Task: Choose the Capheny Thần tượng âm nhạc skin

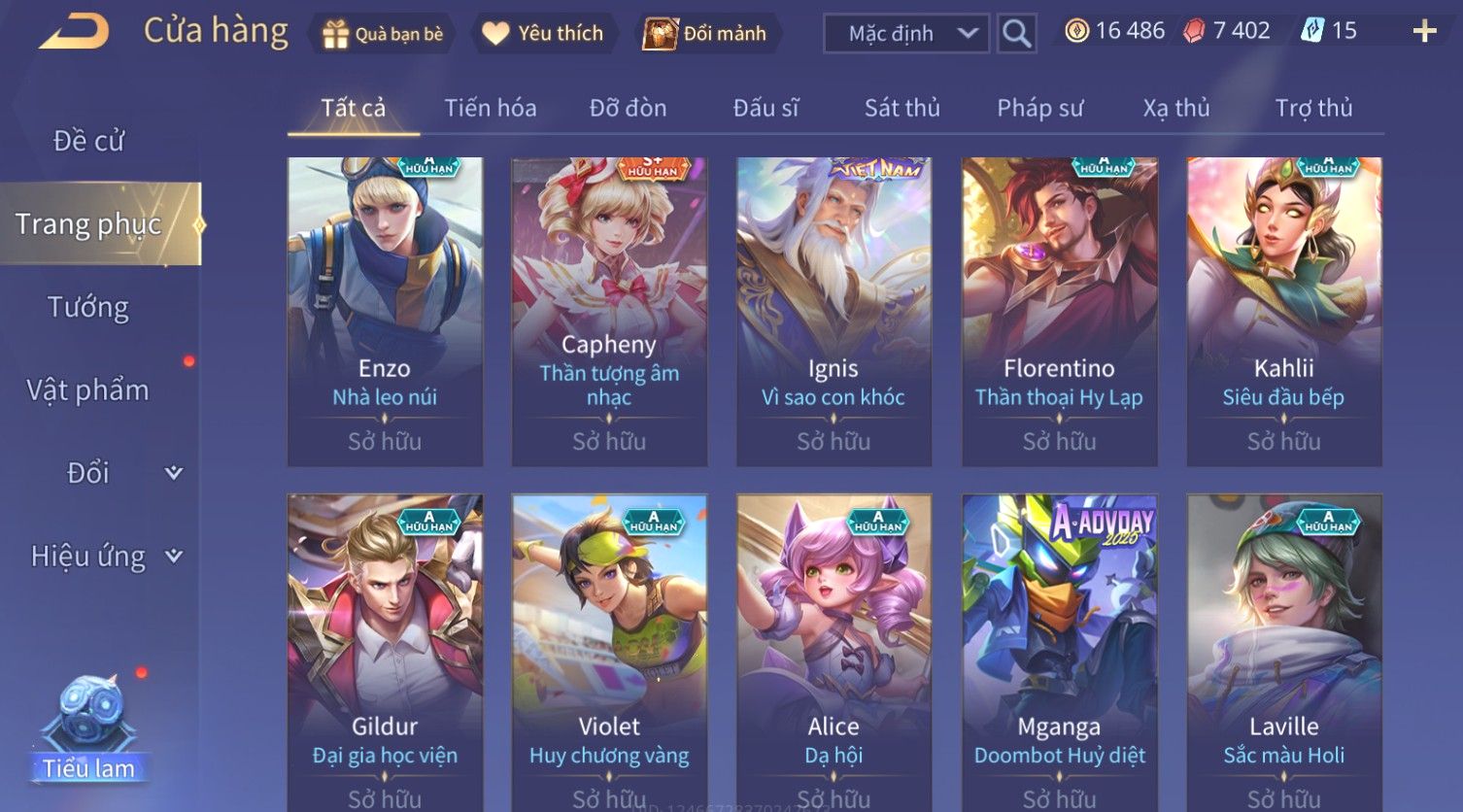Action: pos(609,311)
